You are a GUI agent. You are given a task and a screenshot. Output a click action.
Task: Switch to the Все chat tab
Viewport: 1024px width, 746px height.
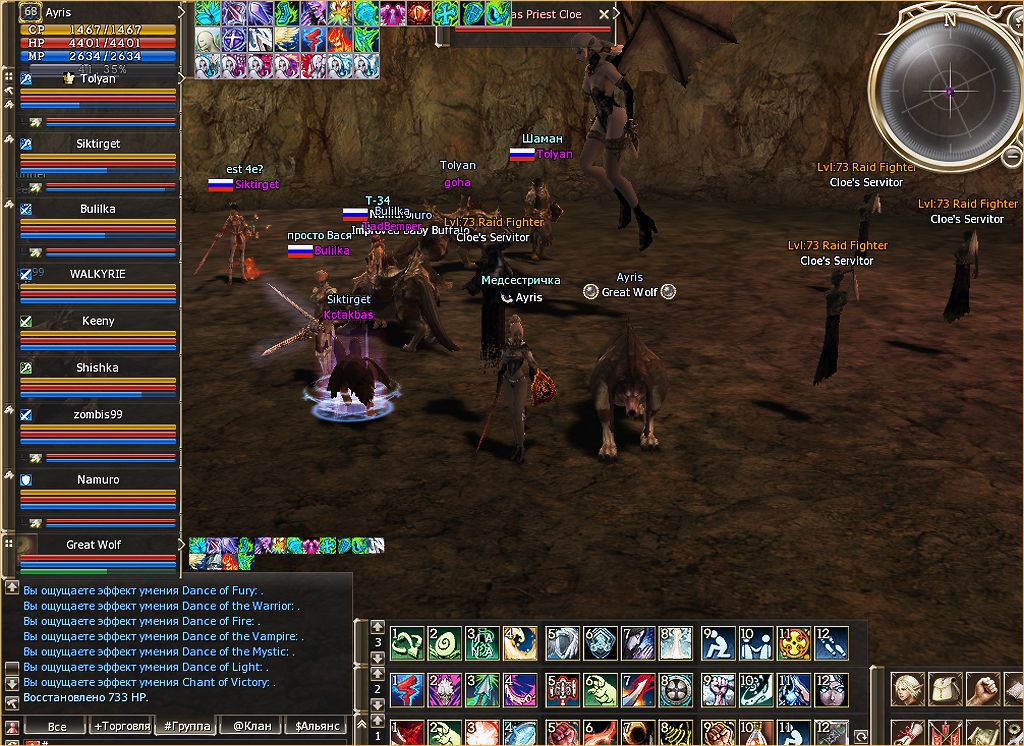tap(57, 726)
